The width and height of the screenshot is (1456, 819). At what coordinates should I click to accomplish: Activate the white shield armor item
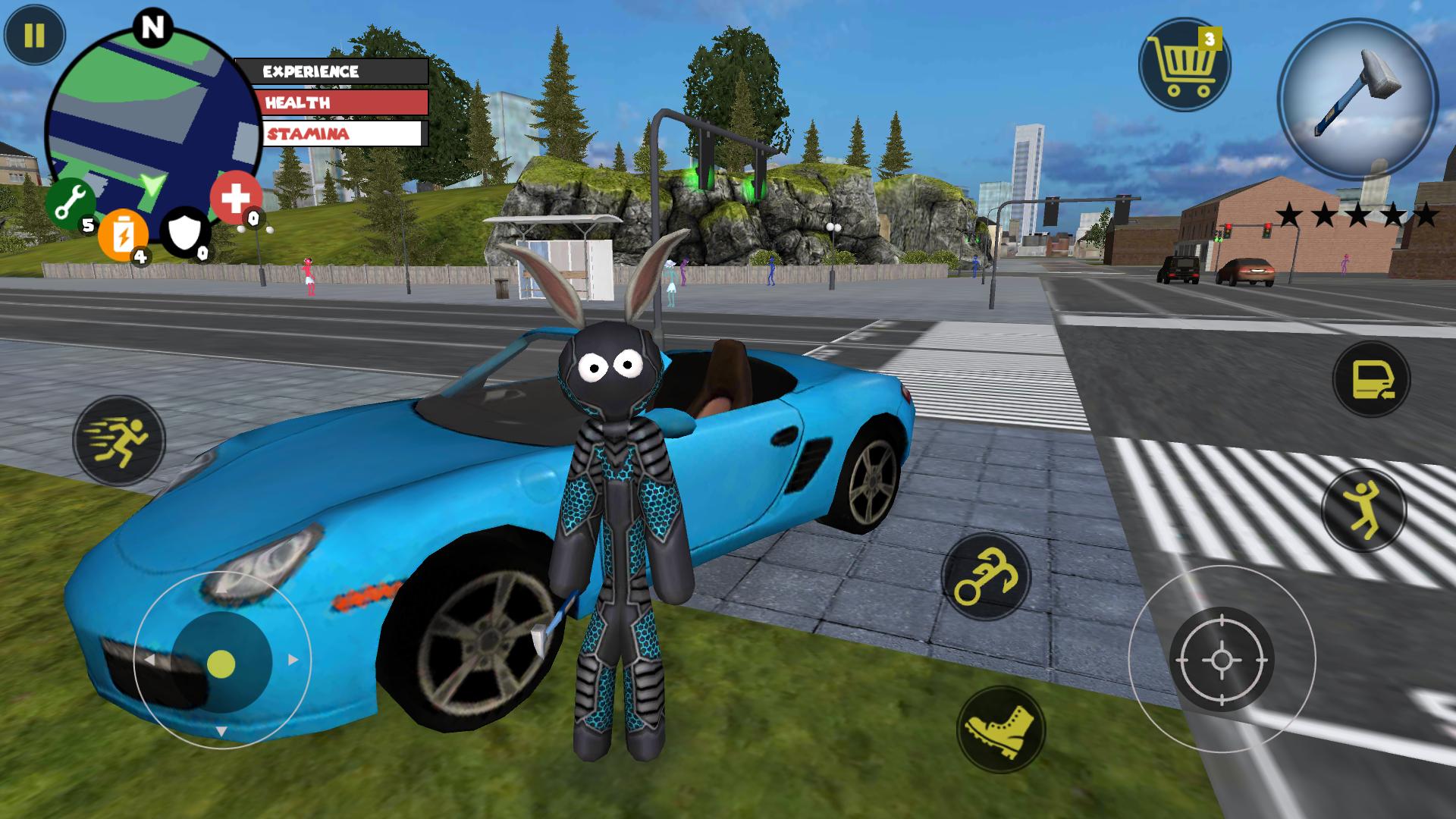coord(185,233)
